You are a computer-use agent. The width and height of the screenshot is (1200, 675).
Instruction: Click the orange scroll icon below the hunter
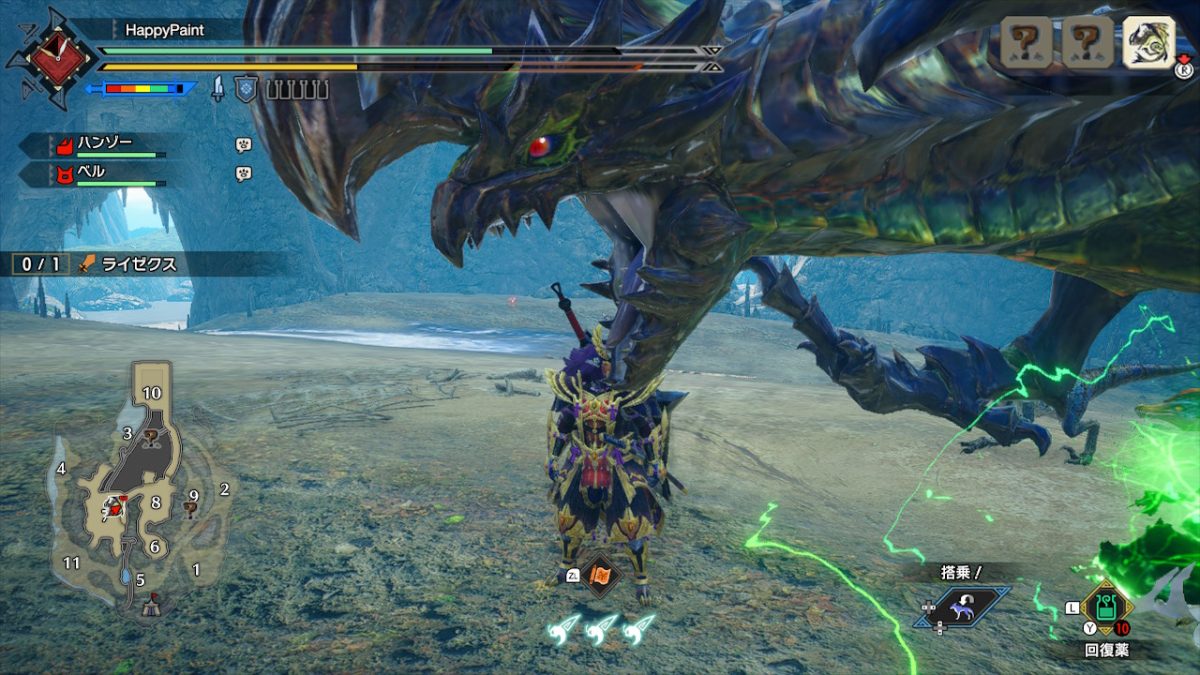601,576
